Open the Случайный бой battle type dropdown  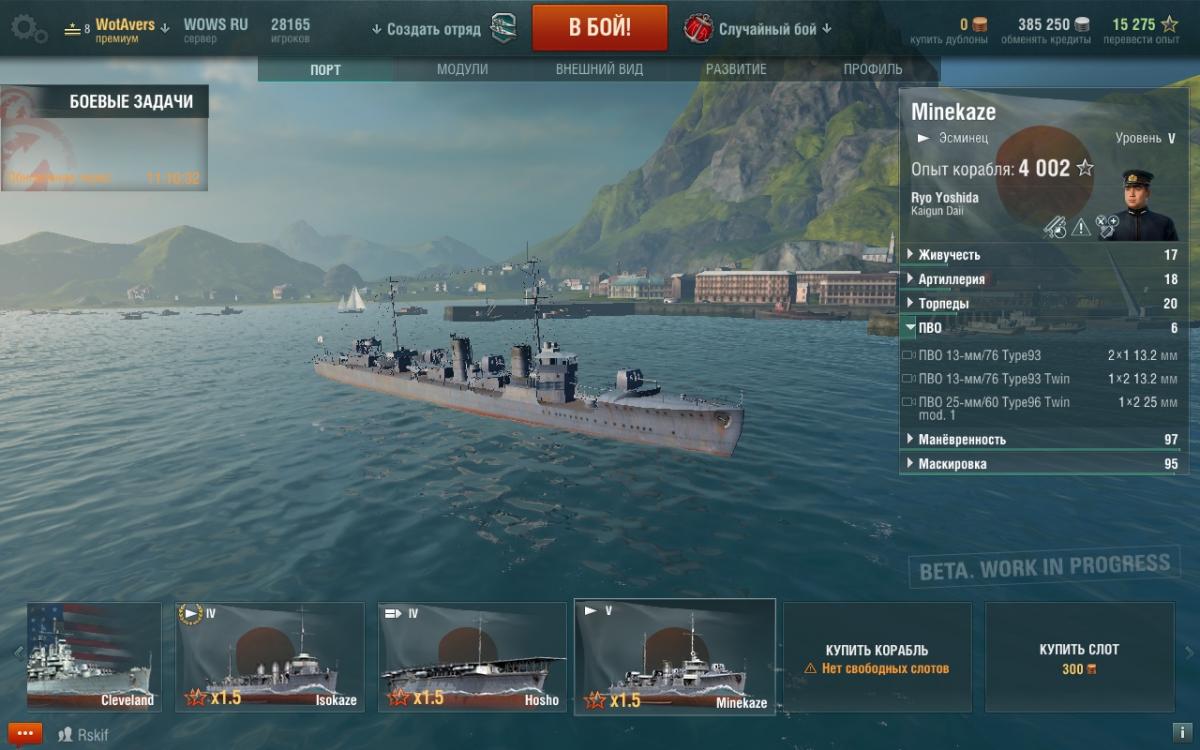[760, 29]
